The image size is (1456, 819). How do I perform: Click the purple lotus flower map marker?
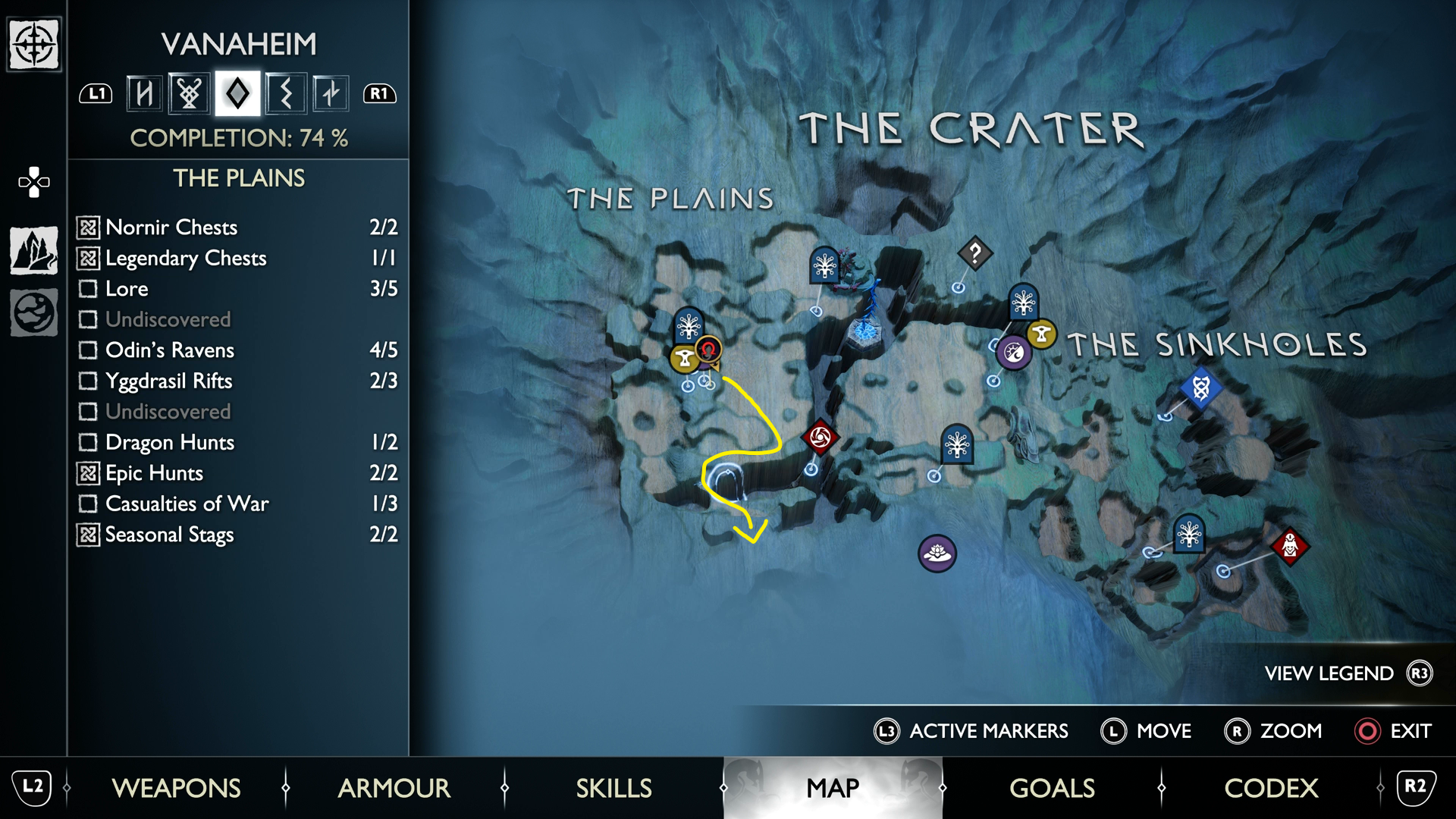937,554
